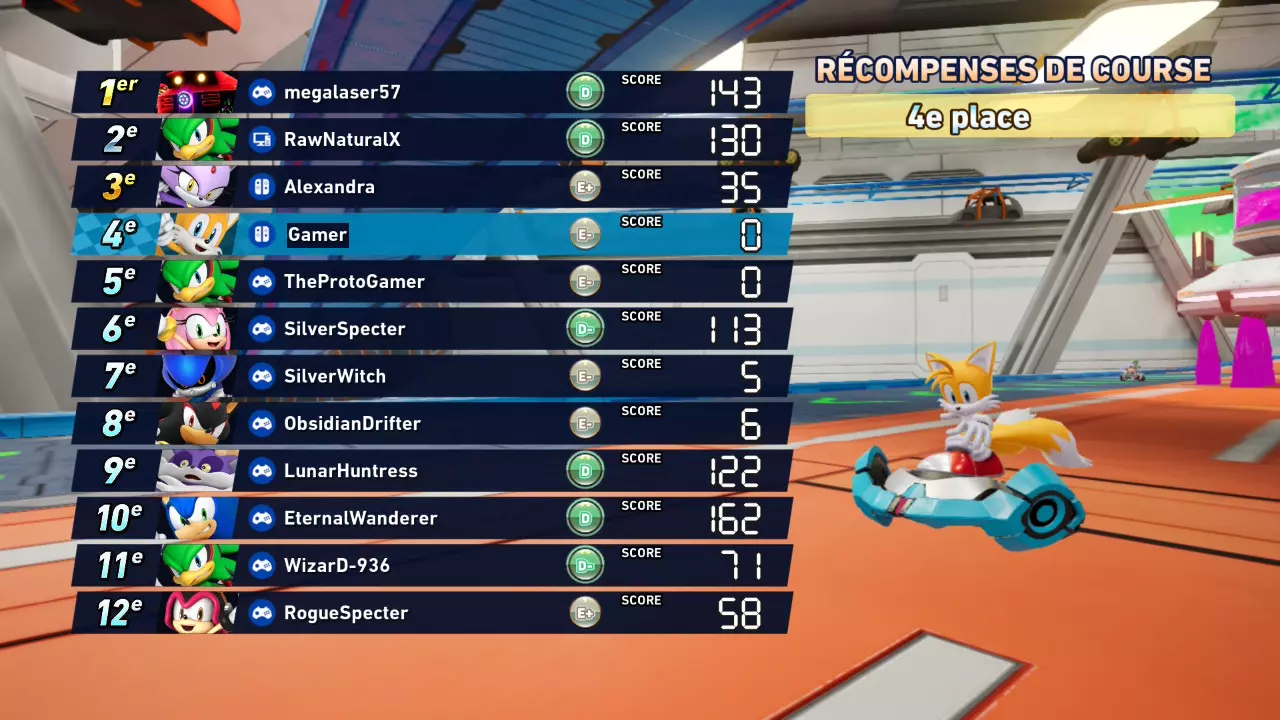This screenshot has height=720, width=1280.
Task: Click Shadow's portrait beside ObsidianDrifter
Action: (x=196, y=423)
